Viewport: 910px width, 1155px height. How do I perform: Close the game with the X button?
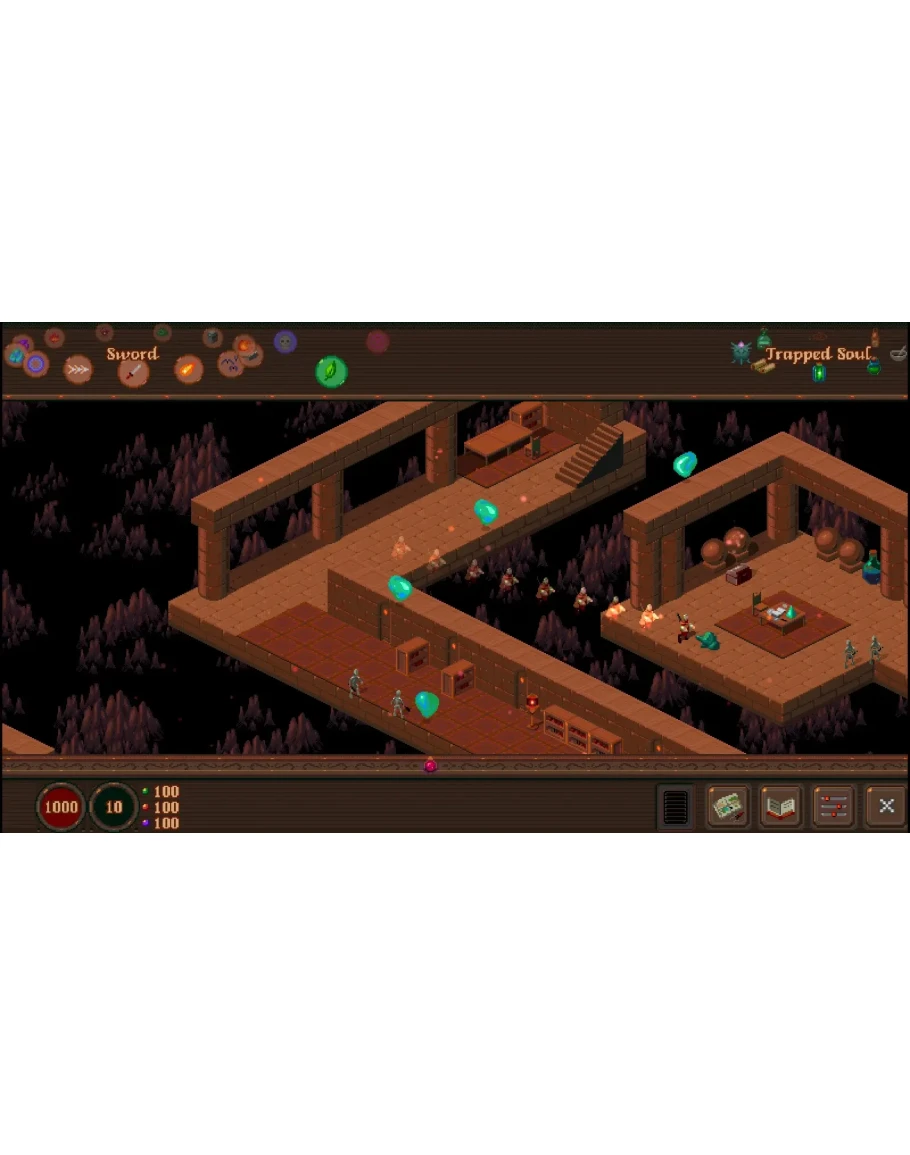(885, 807)
